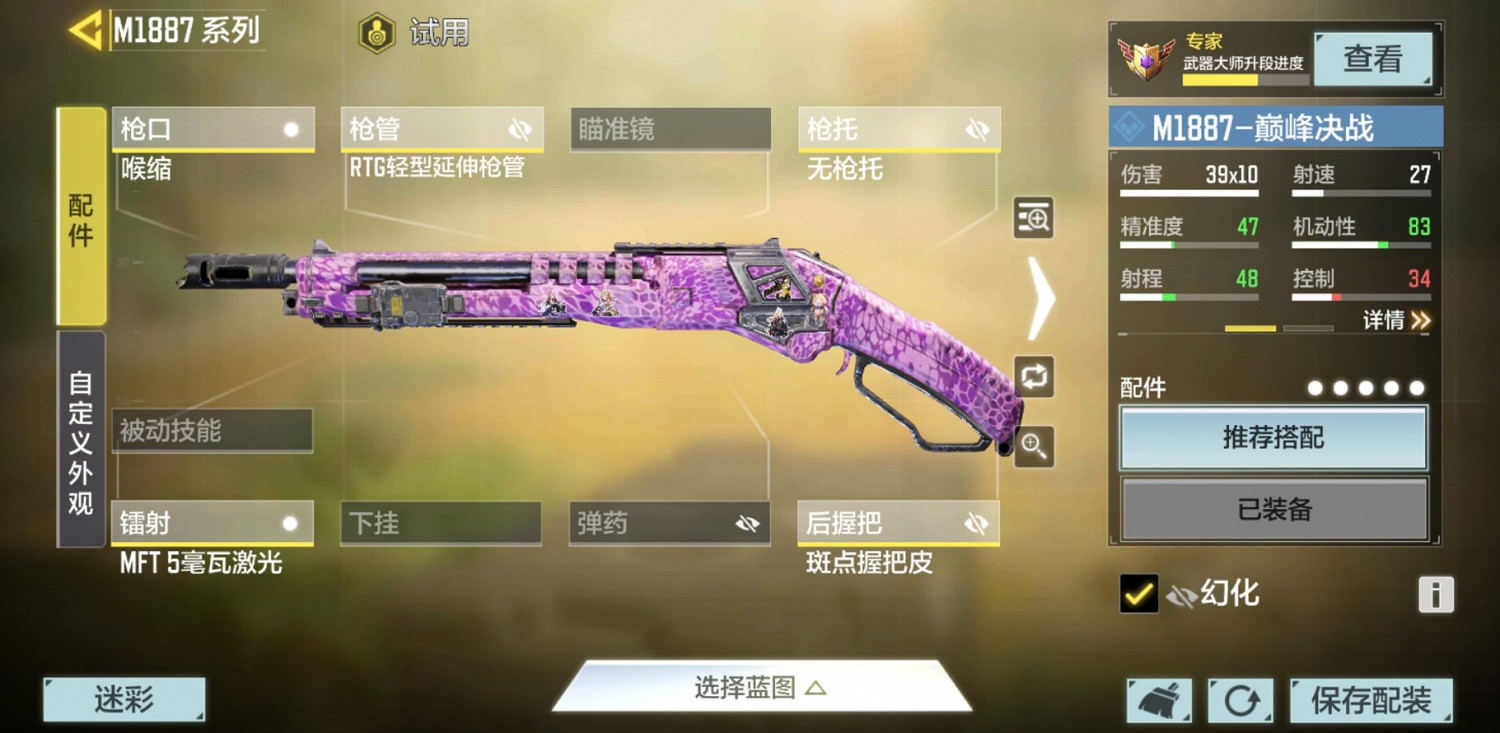Click the weapon inspect magnifier icon
This screenshot has width=1500, height=733.
pyautogui.click(x=1033, y=219)
